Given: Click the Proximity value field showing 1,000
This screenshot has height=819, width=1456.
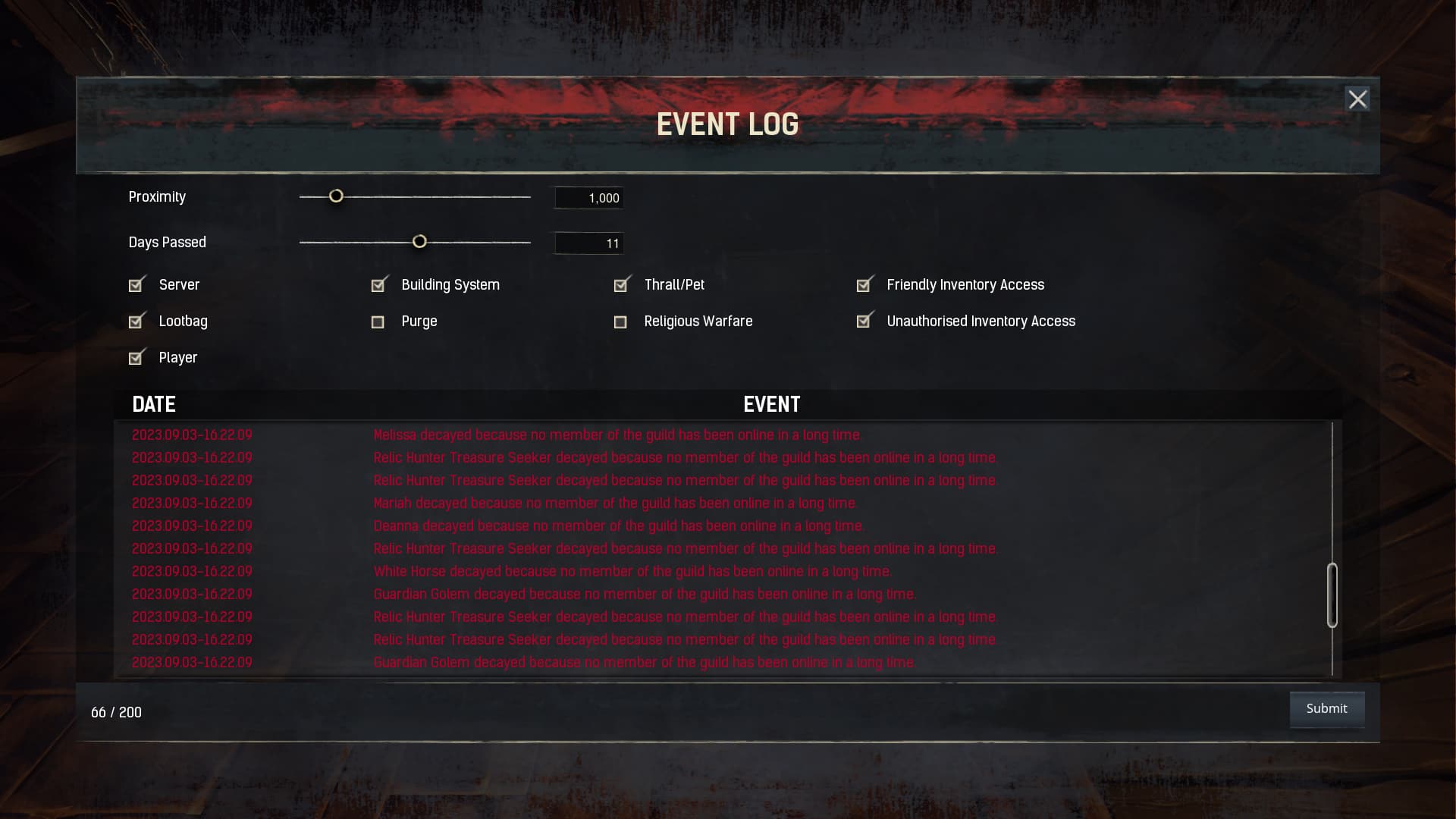Looking at the screenshot, I should (588, 197).
